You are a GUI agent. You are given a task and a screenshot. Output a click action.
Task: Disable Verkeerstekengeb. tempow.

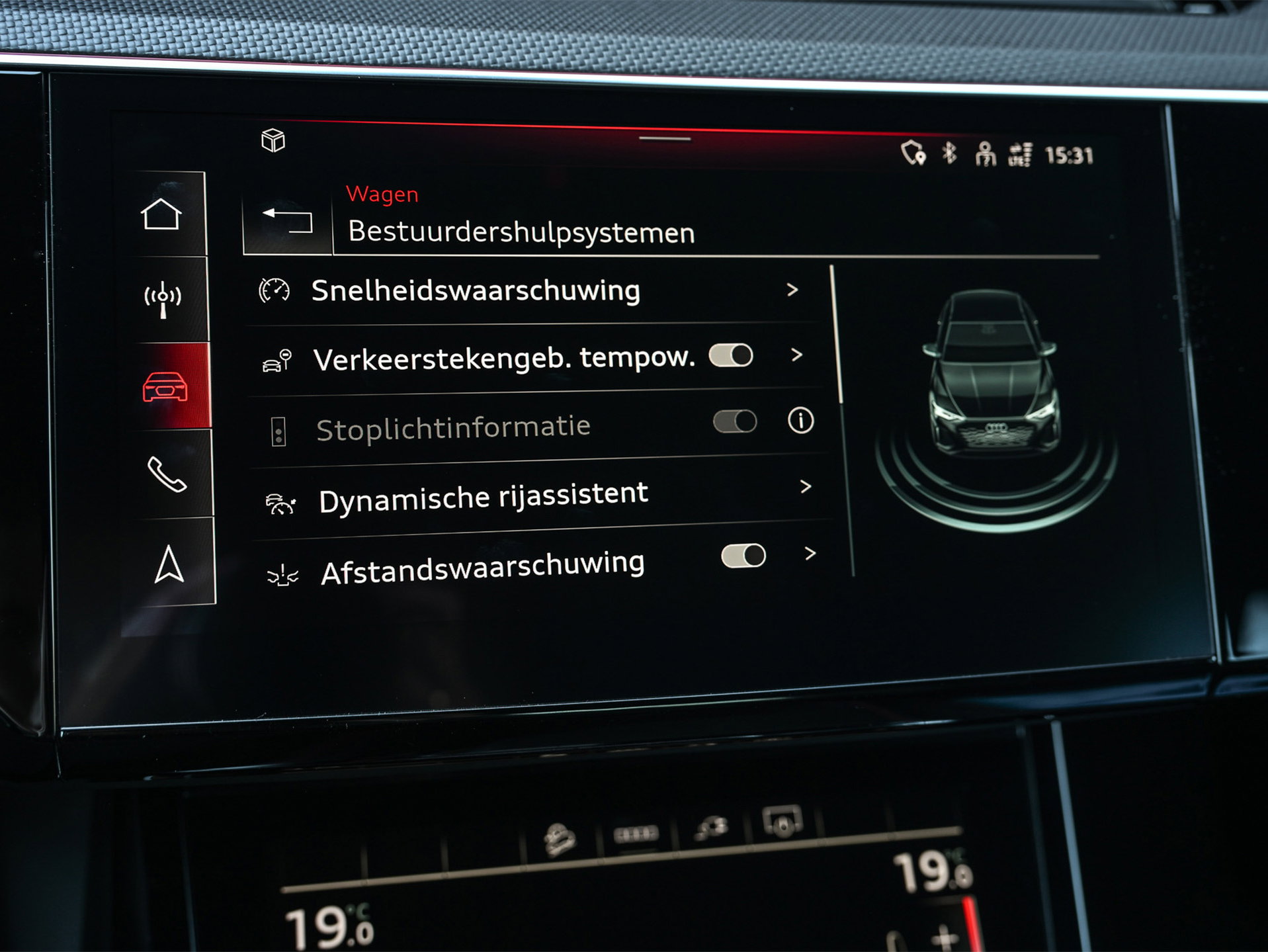point(732,355)
